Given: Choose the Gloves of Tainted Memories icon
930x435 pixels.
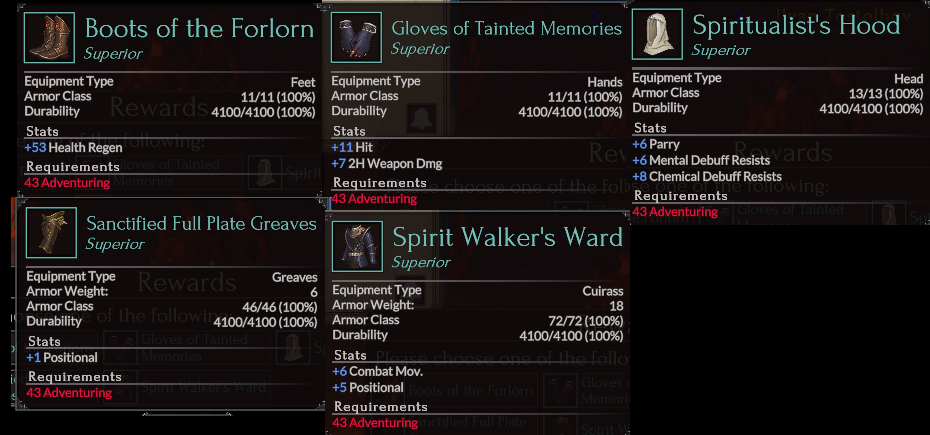Looking at the screenshot, I should click(356, 37).
